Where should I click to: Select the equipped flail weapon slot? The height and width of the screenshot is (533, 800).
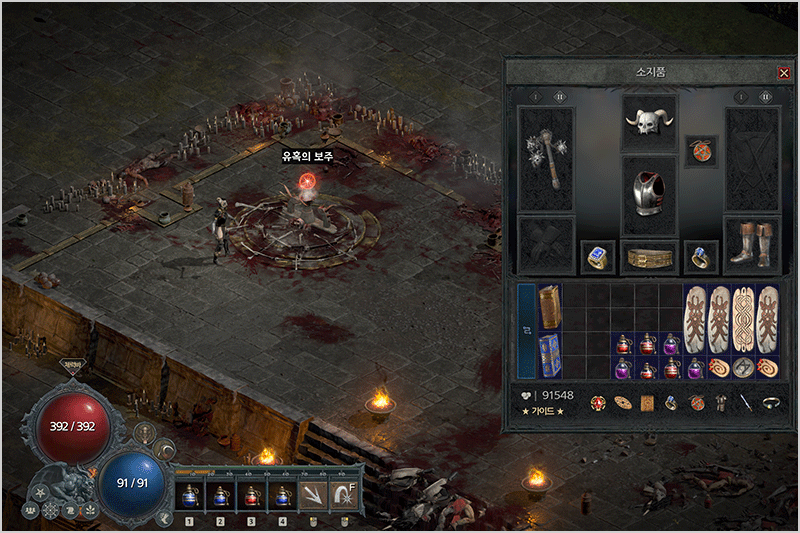tap(546, 158)
